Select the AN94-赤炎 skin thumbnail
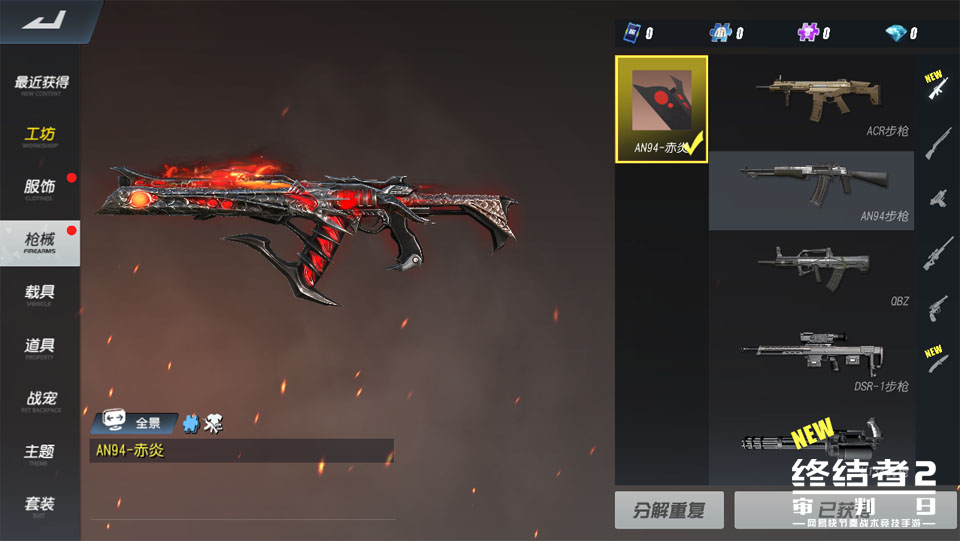Viewport: 960px width, 541px height. (x=661, y=109)
